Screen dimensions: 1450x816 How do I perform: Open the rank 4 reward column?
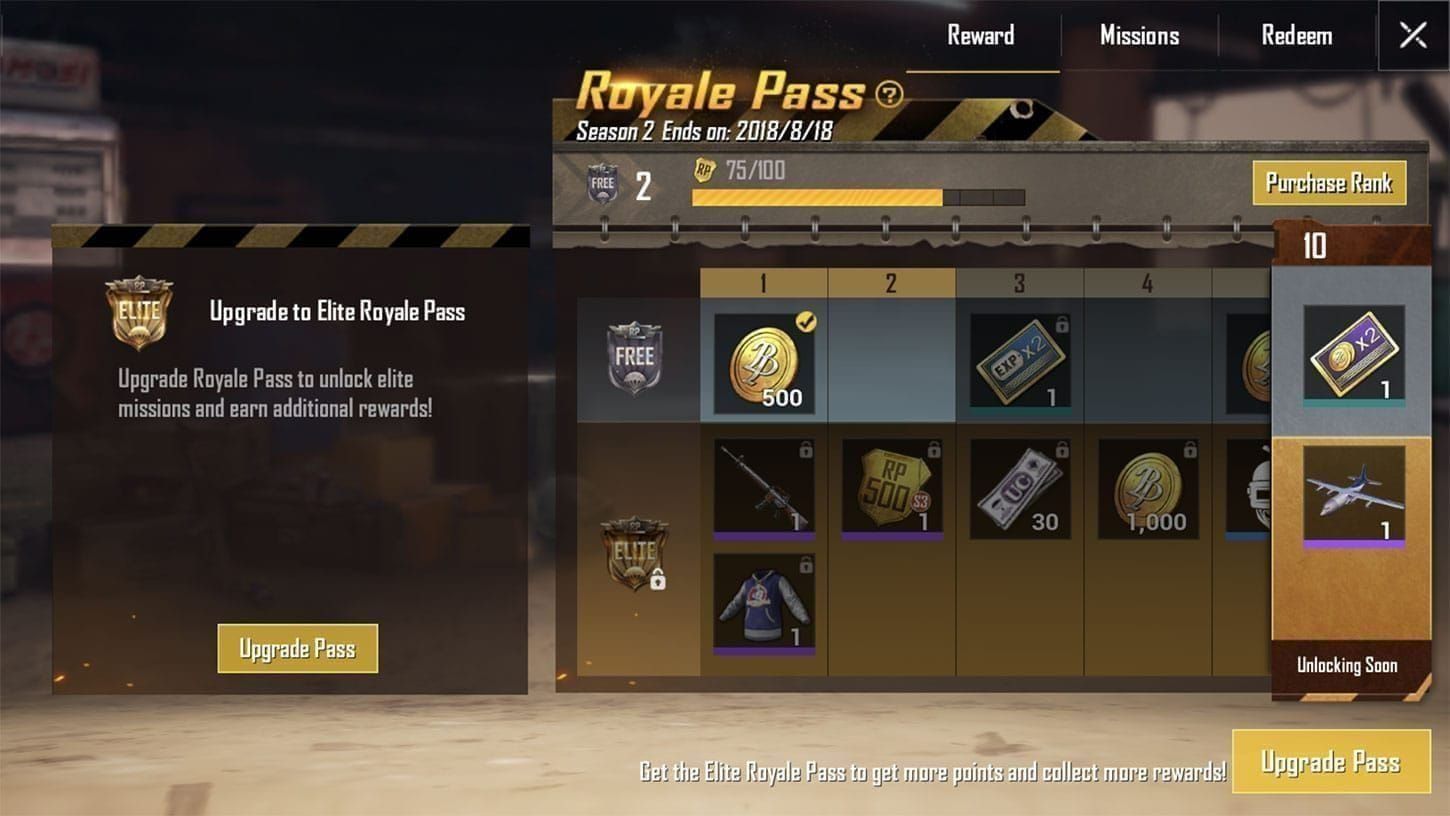point(1148,283)
